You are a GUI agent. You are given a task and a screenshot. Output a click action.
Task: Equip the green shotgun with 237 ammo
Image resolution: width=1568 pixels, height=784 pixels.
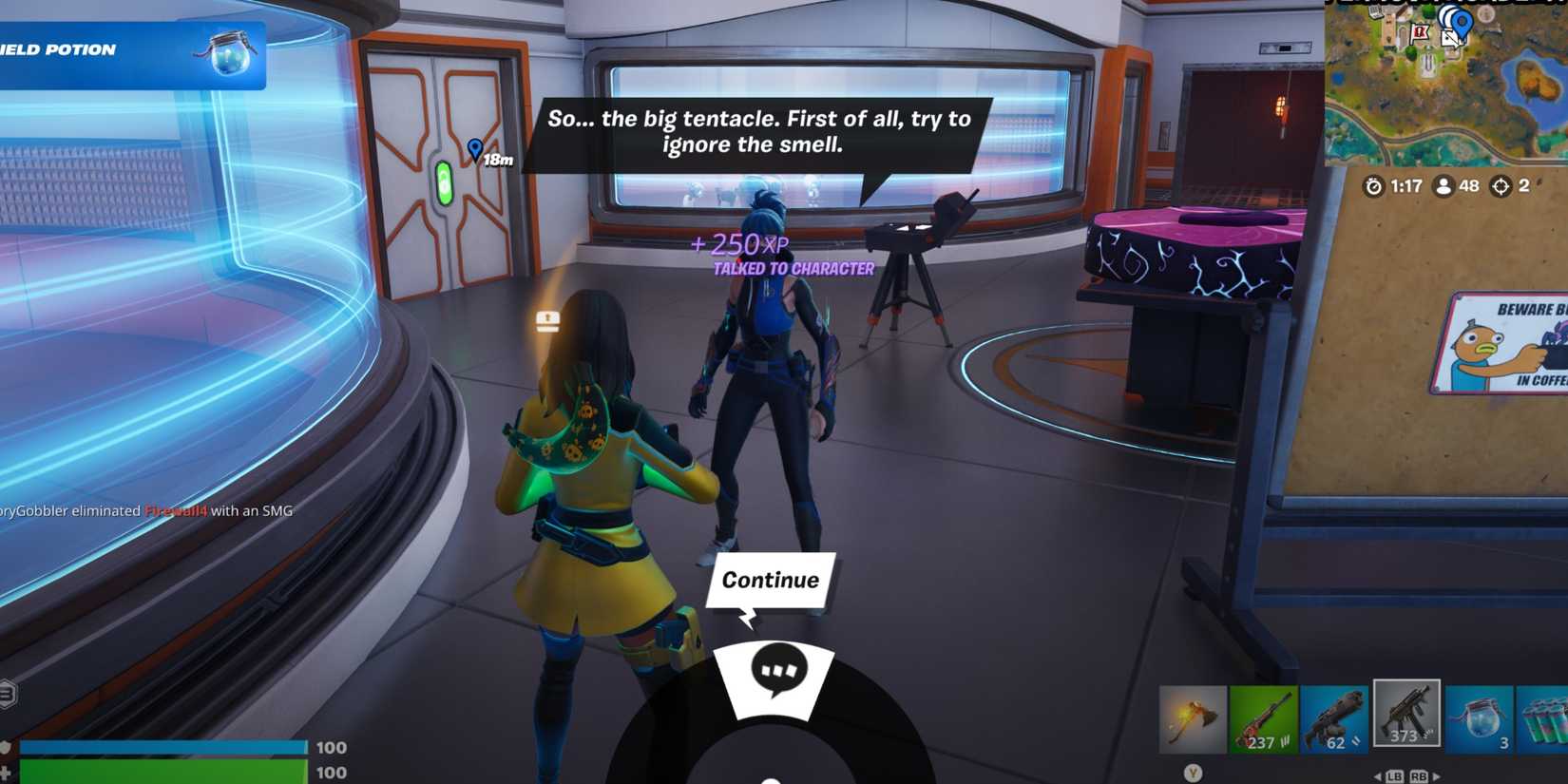pos(1264,717)
